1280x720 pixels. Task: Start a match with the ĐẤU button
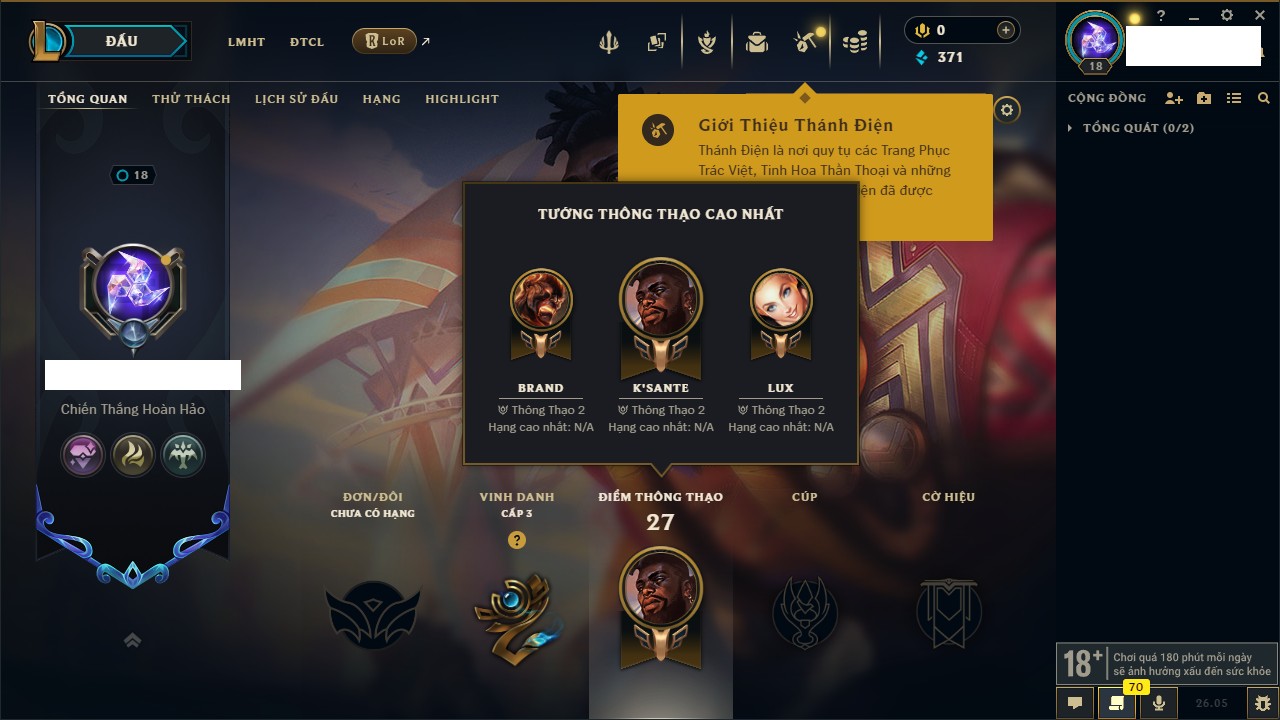(x=121, y=41)
